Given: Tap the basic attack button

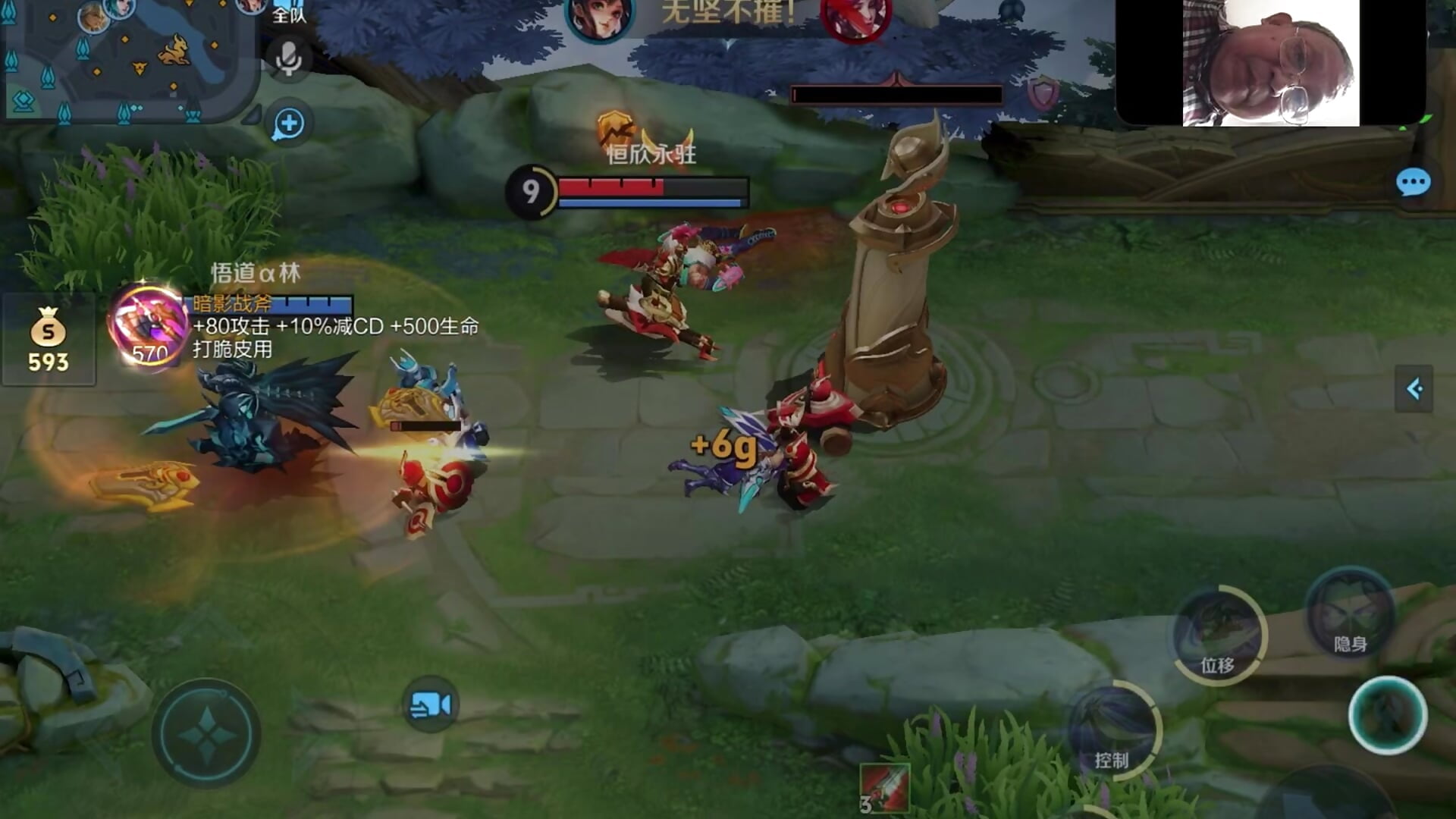Looking at the screenshot, I should tap(1387, 715).
